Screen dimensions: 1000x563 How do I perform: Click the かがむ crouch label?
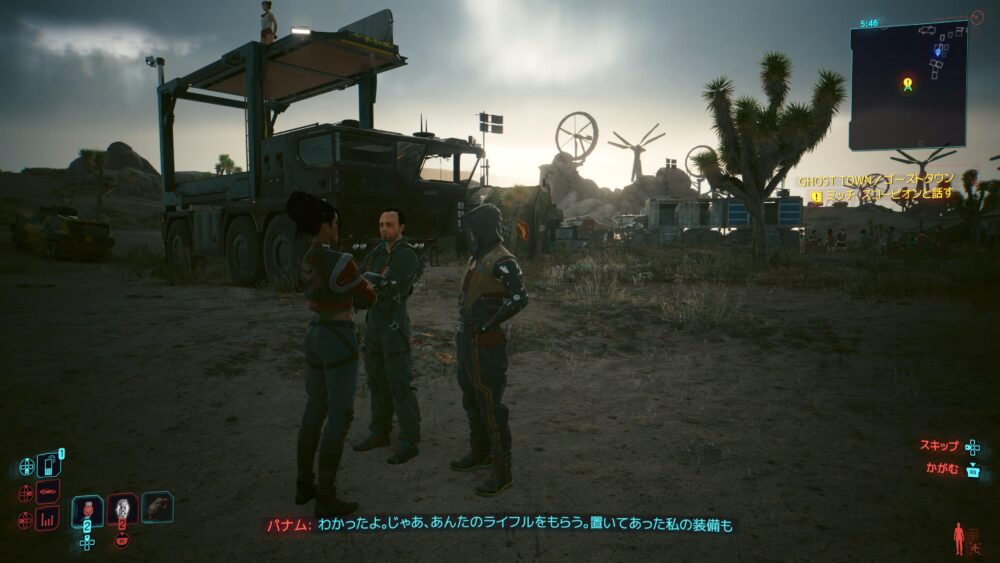pyautogui.click(x=943, y=470)
